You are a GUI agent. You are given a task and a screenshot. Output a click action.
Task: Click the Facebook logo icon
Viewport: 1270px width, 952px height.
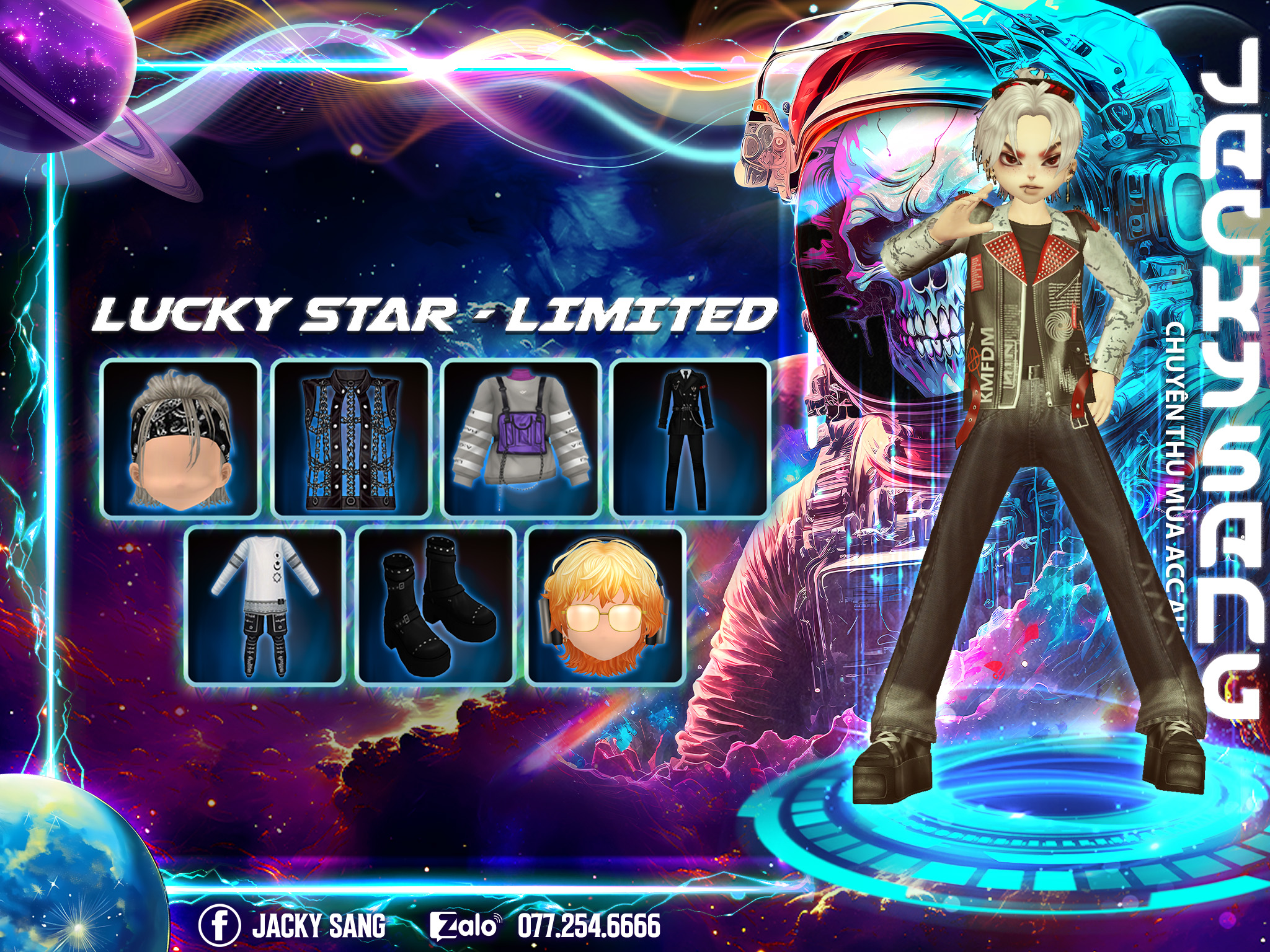coord(219,925)
